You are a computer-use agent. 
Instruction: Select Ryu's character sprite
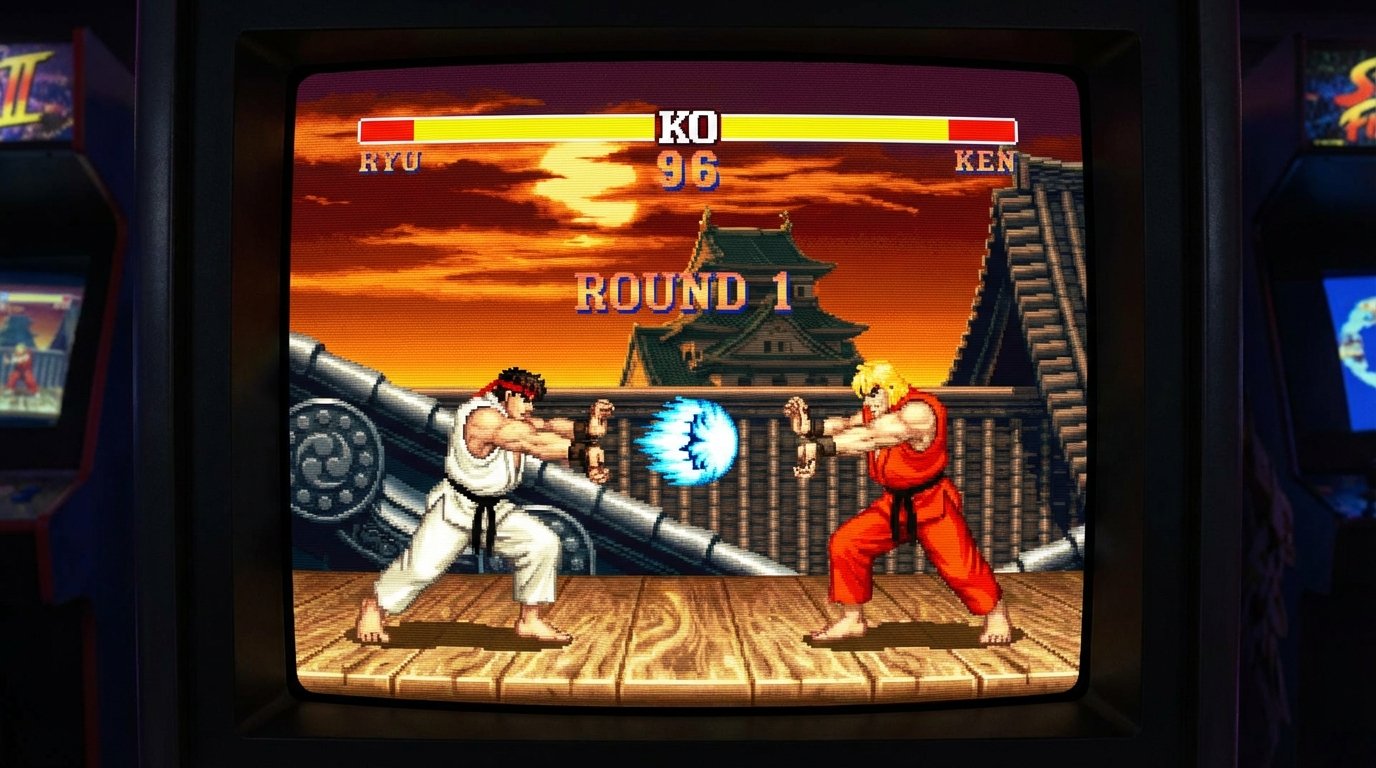tap(480, 490)
